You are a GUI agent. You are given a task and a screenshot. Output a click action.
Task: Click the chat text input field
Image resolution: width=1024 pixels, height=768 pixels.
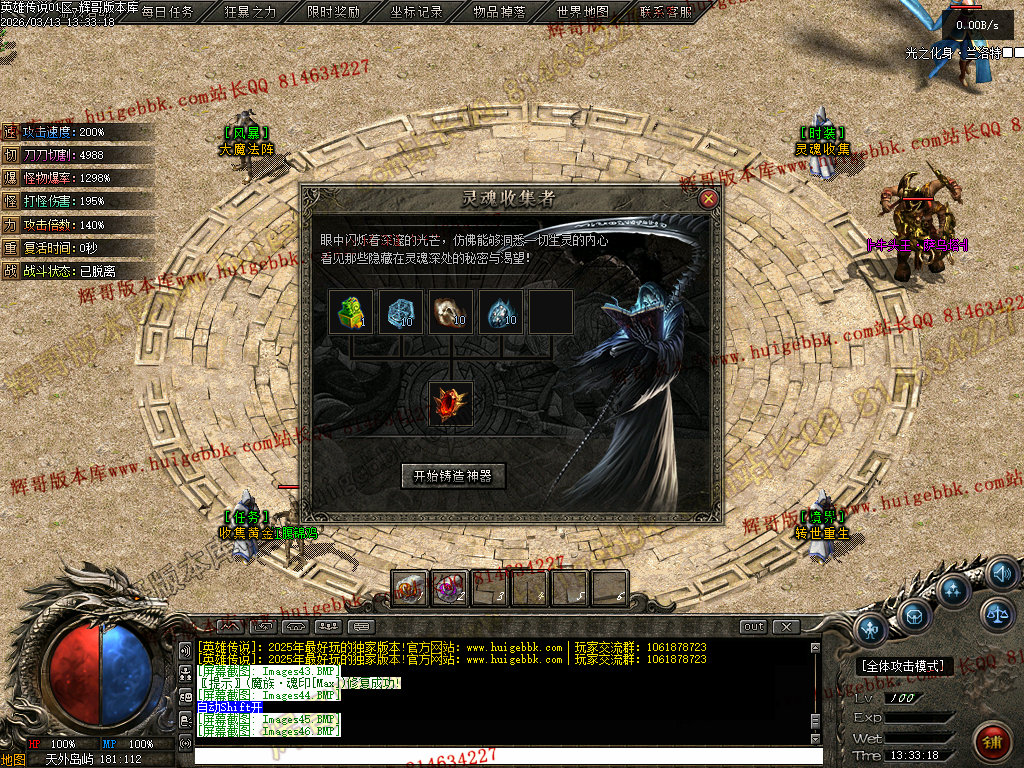[500, 757]
